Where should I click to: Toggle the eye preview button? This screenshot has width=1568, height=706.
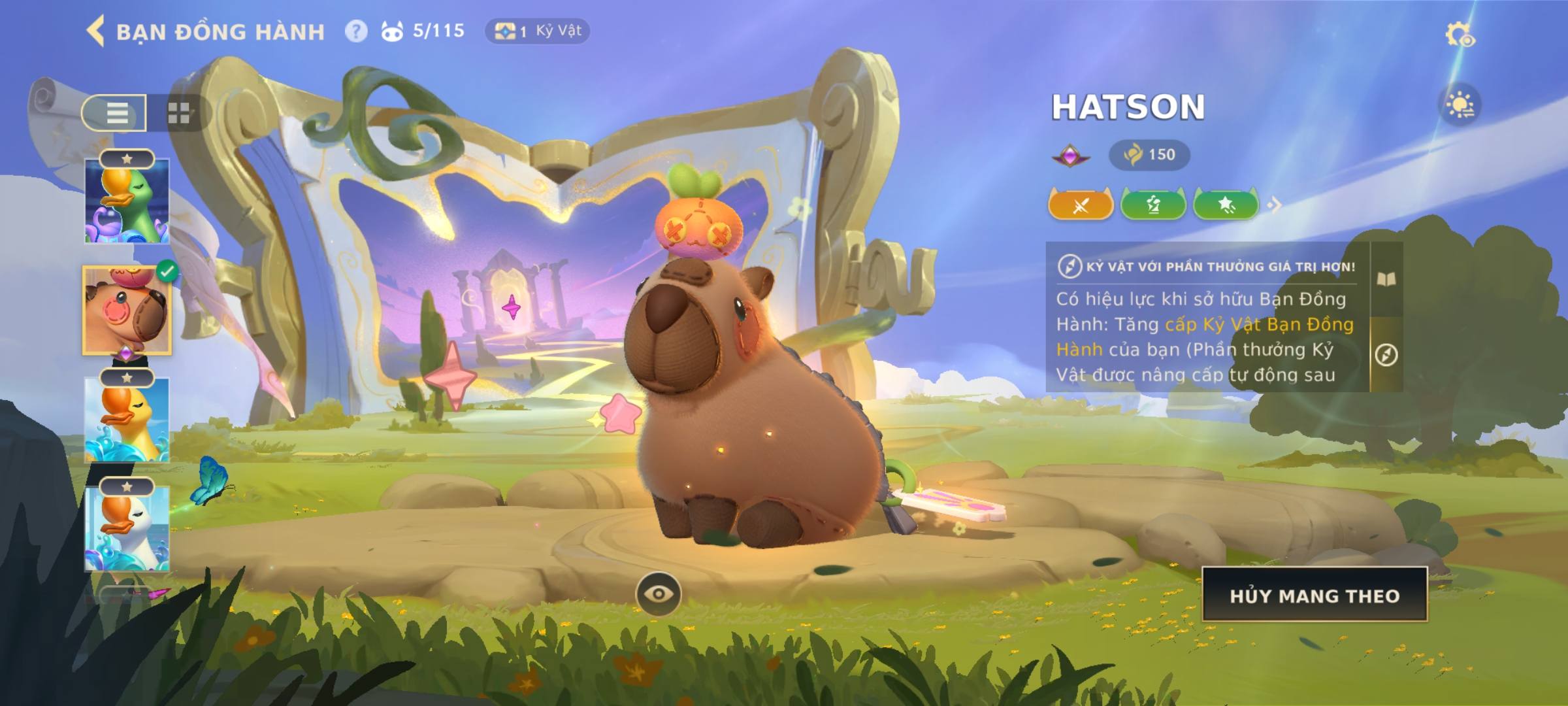[x=658, y=594]
